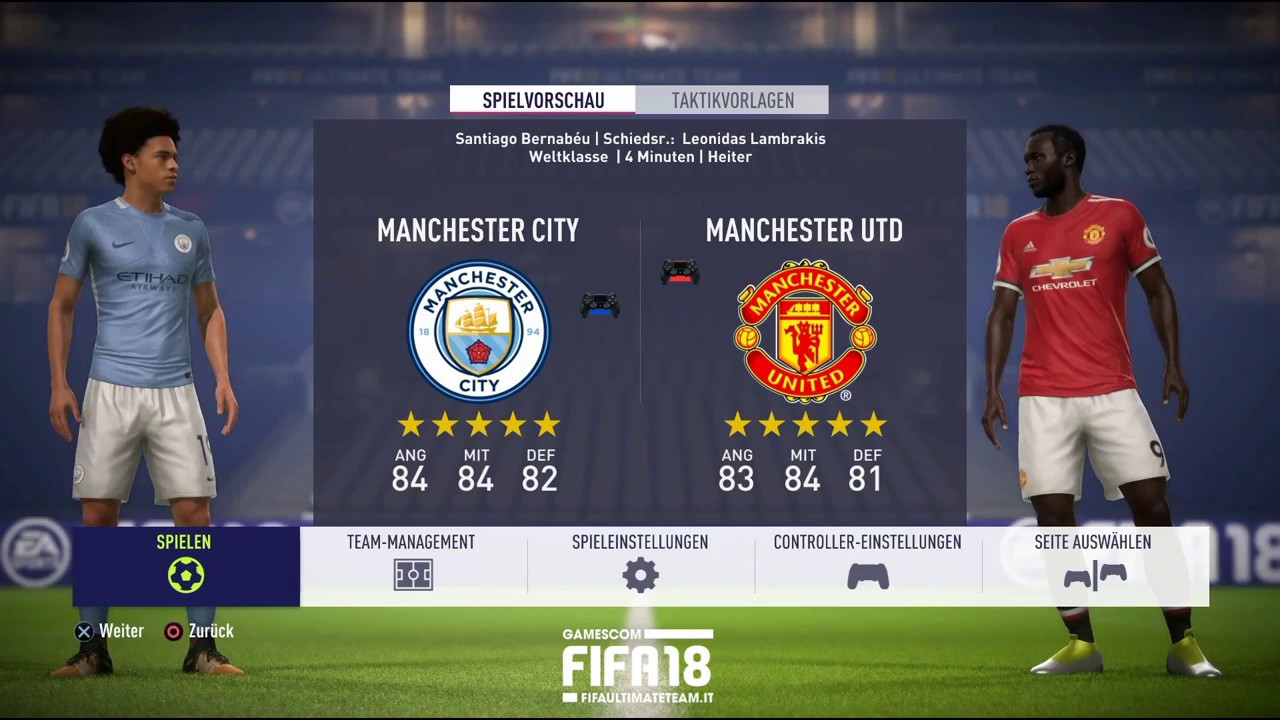Select the Spielvorschau tab
The width and height of the screenshot is (1280, 720).
click(x=545, y=100)
